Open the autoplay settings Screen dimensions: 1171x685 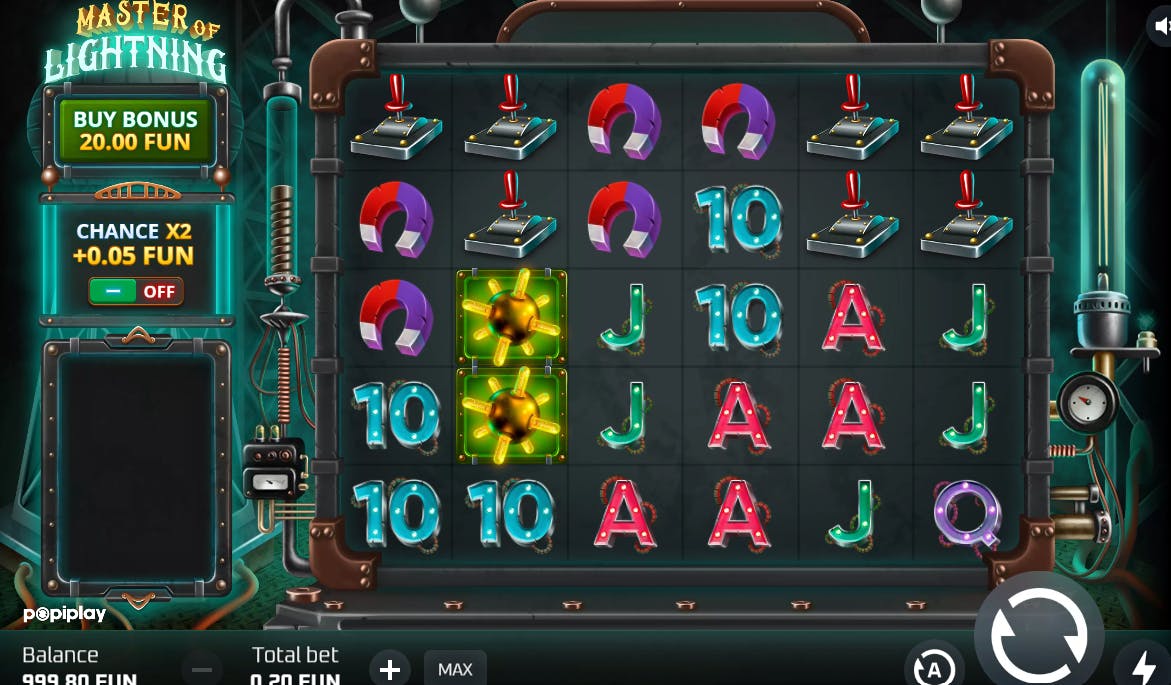tap(934, 667)
